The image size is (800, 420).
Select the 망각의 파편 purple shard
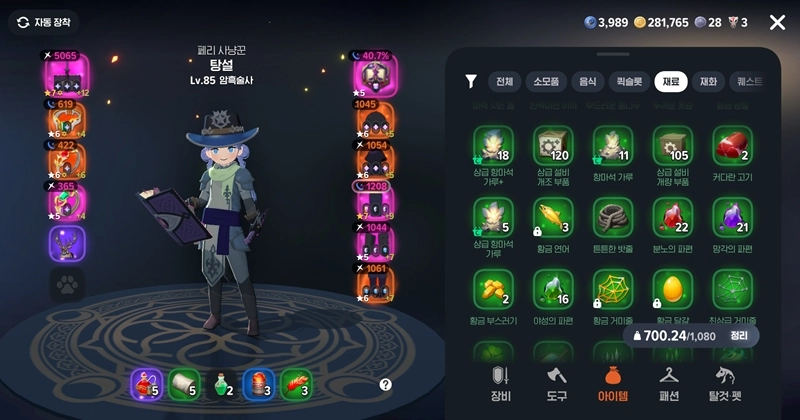[x=732, y=216]
